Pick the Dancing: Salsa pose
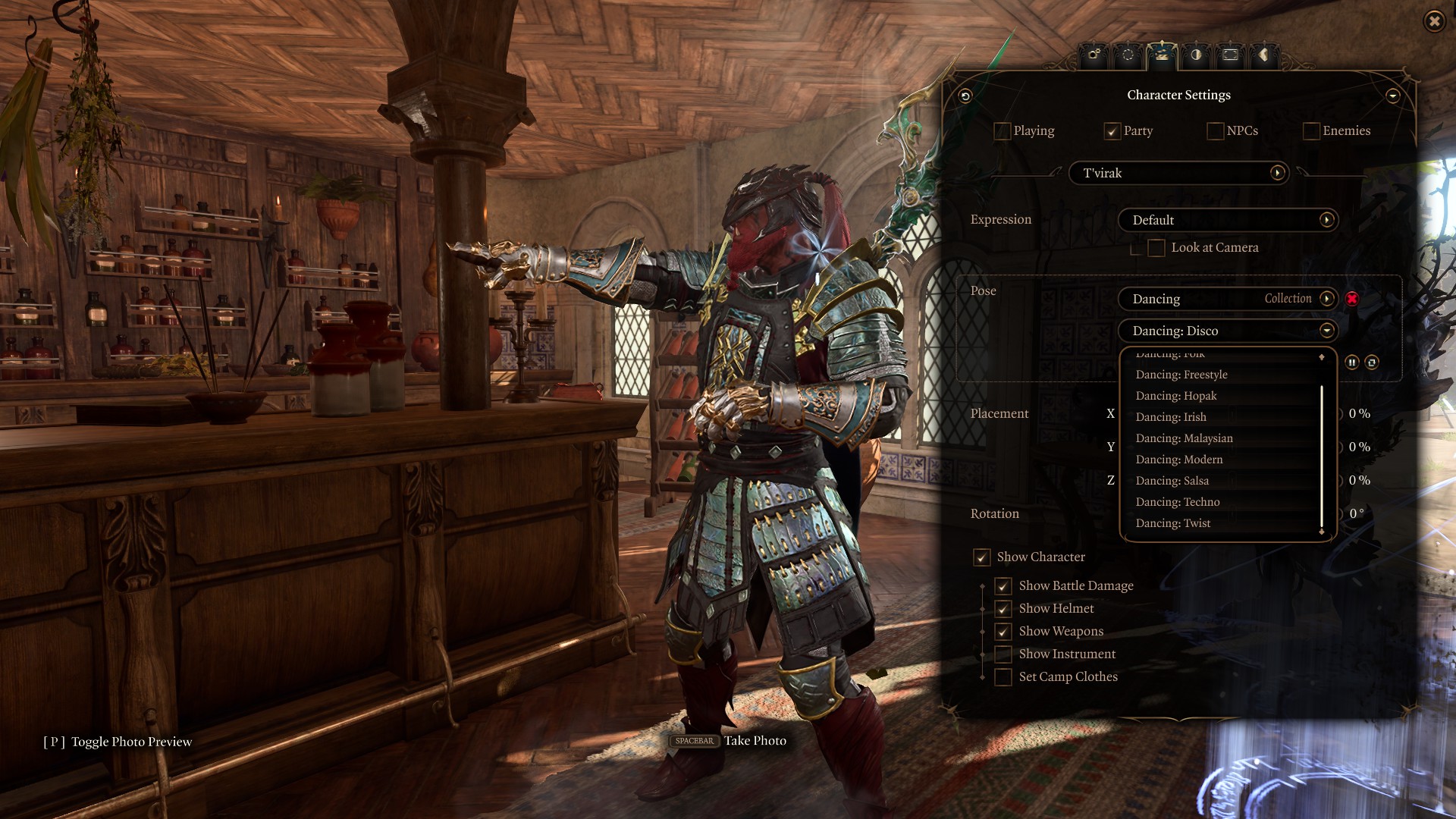The image size is (1456, 819). pyautogui.click(x=1172, y=481)
